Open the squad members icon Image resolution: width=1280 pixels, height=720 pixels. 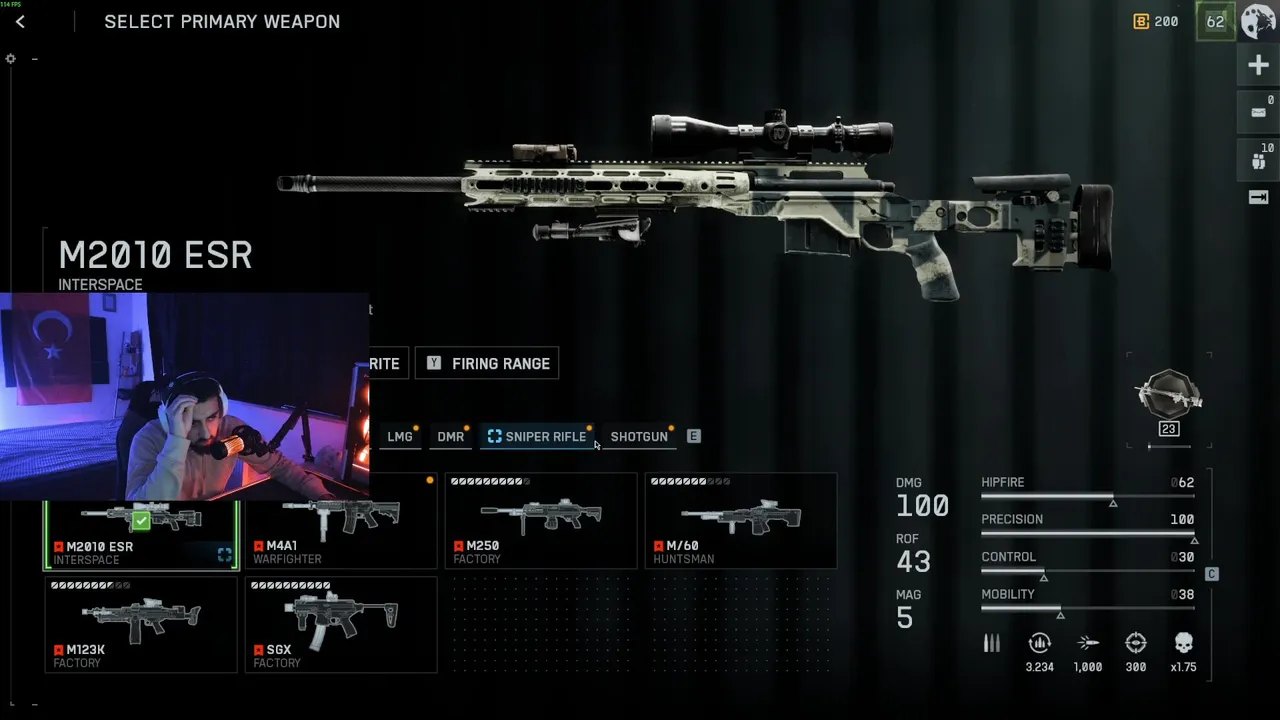pyautogui.click(x=1258, y=157)
